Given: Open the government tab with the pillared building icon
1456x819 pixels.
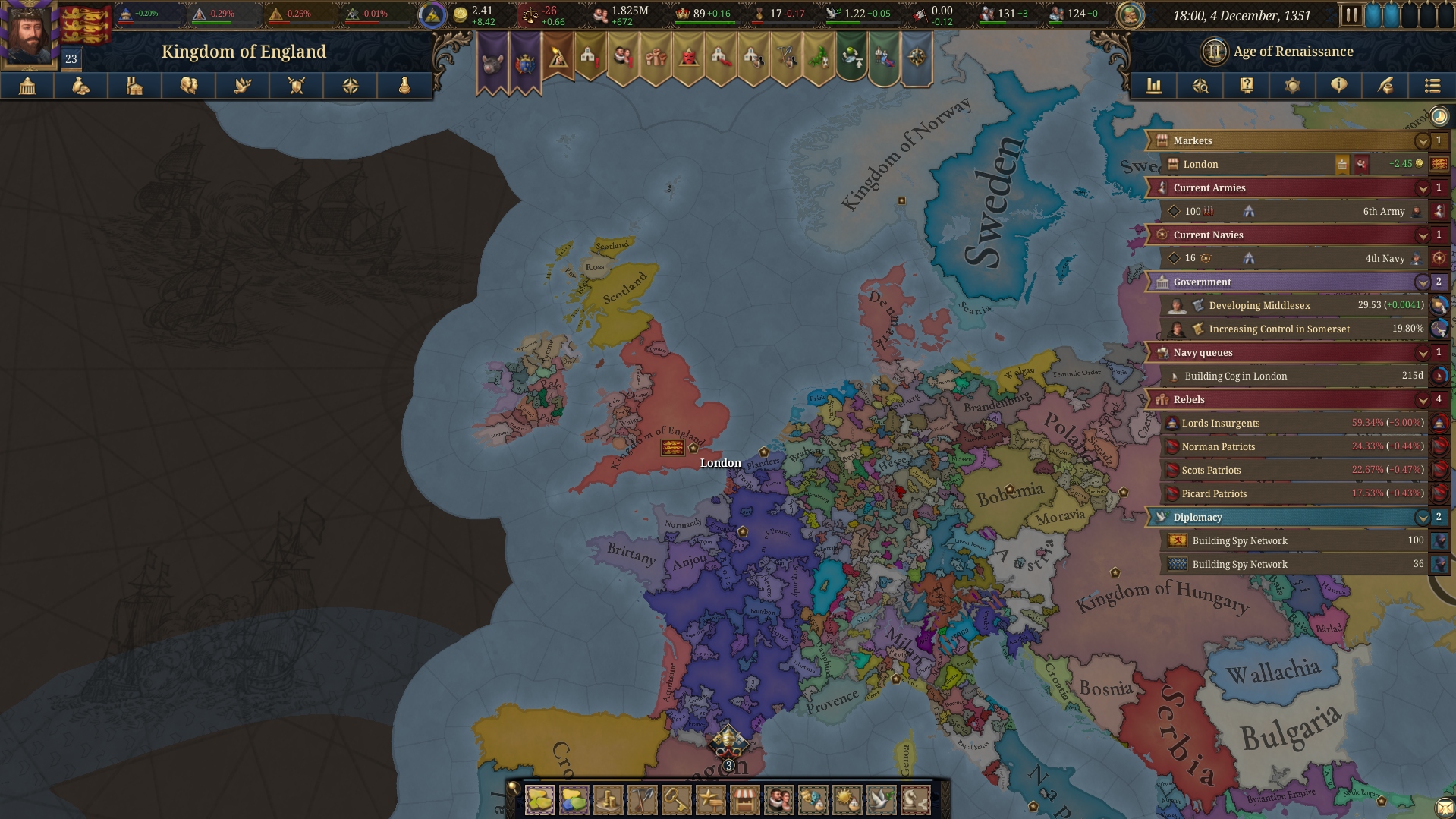Looking at the screenshot, I should pos(27,86).
